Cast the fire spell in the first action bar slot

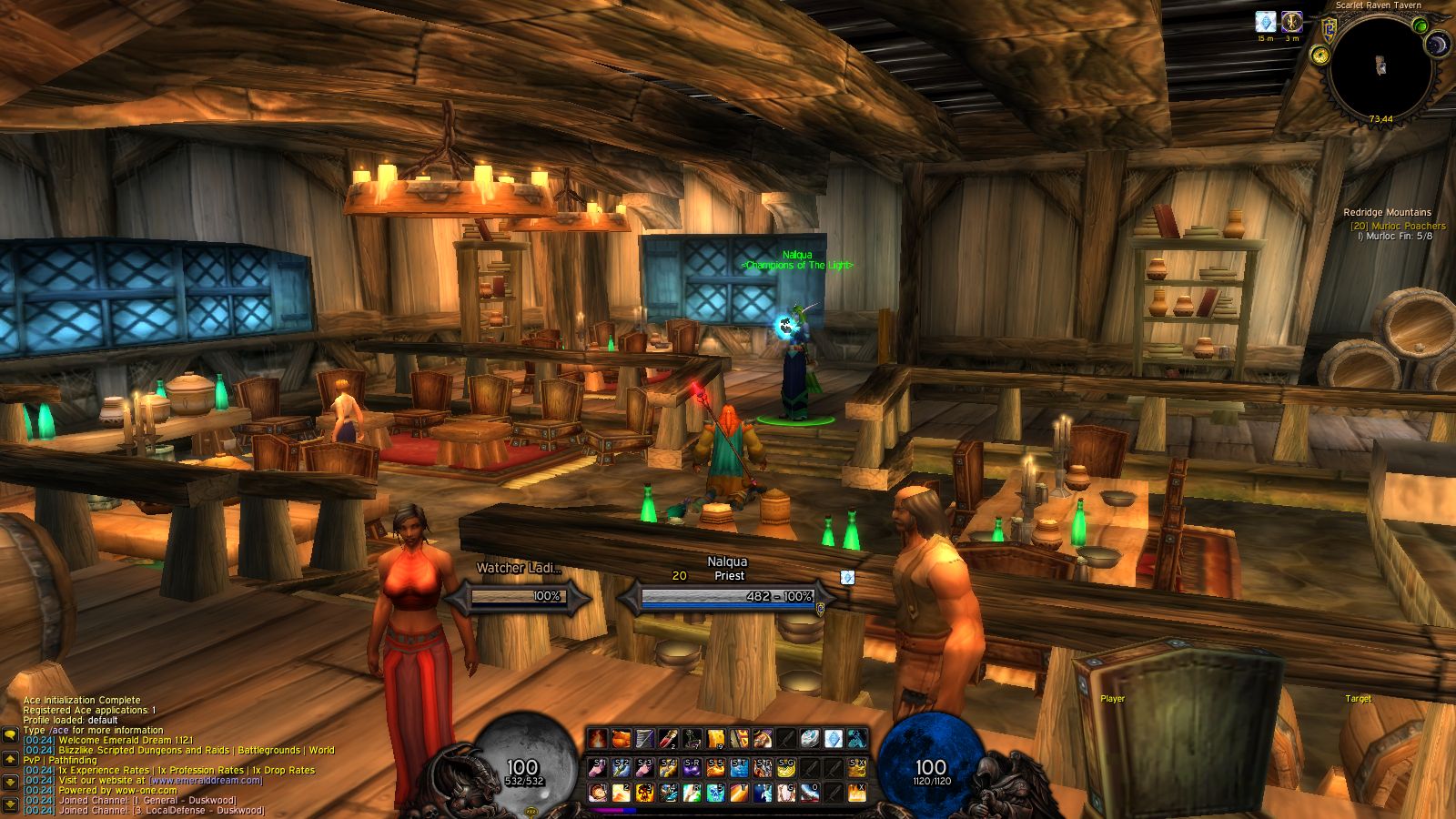tap(597, 737)
